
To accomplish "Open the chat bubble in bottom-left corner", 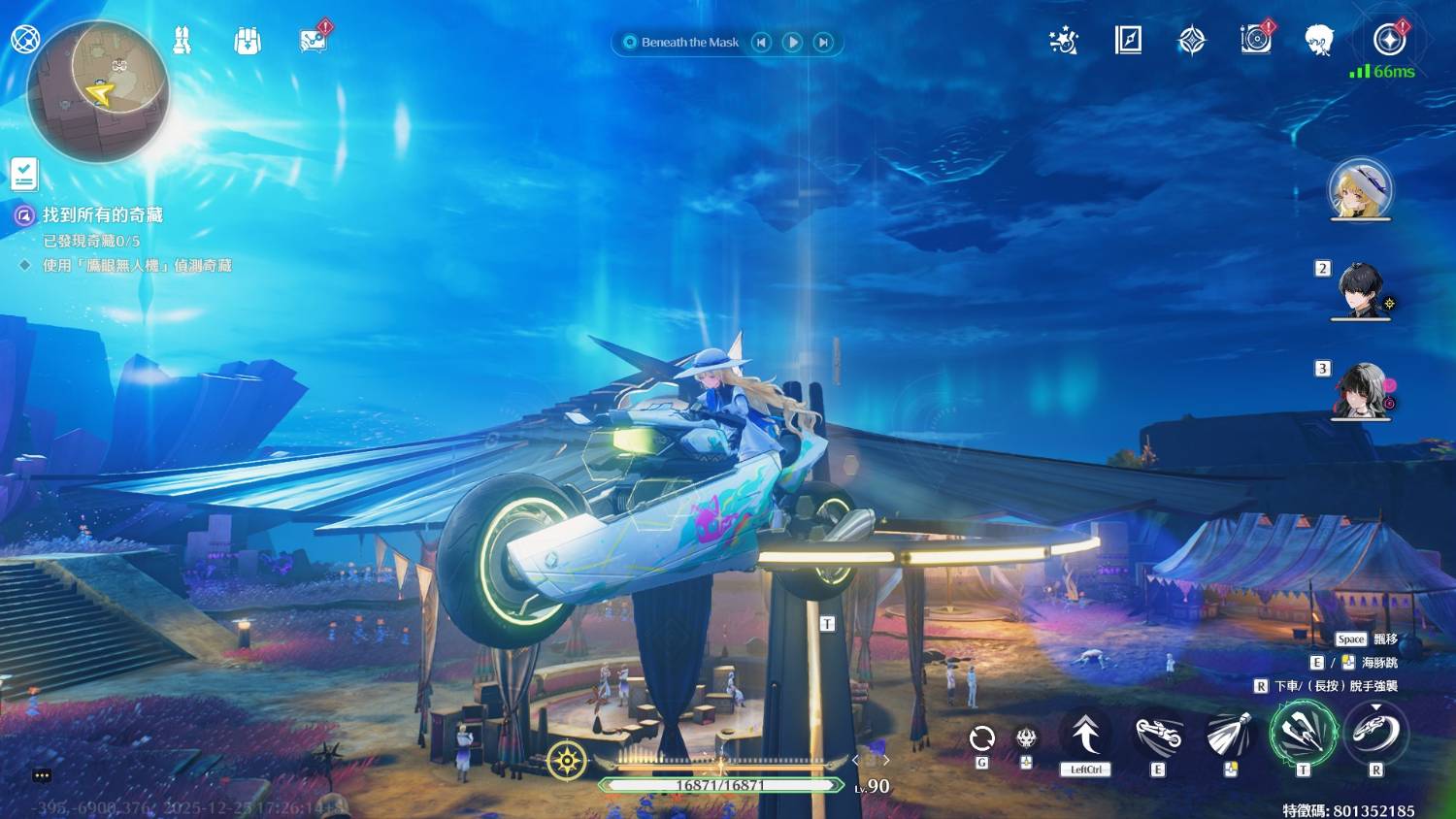I will 42,775.
